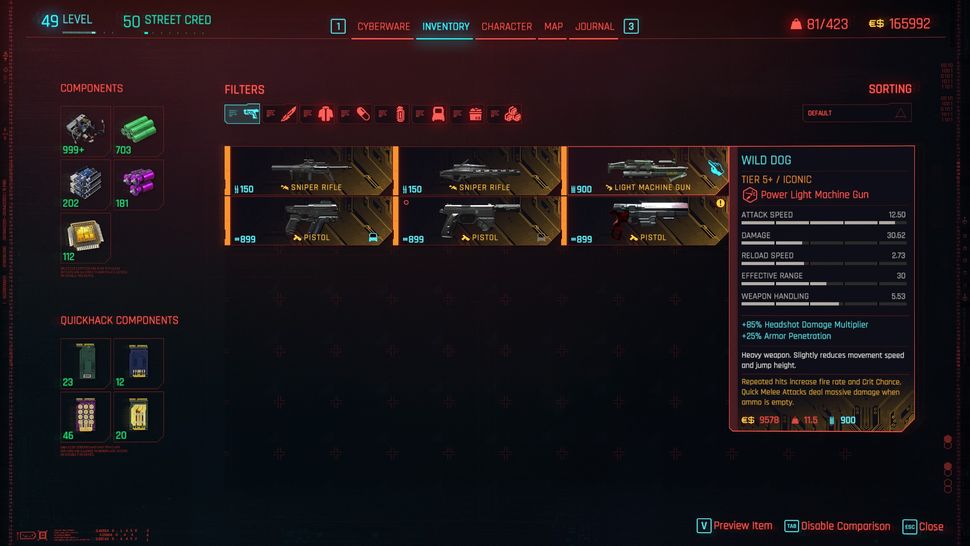Select the green component stack of 703
This screenshot has height=546, width=970.
[x=139, y=131]
